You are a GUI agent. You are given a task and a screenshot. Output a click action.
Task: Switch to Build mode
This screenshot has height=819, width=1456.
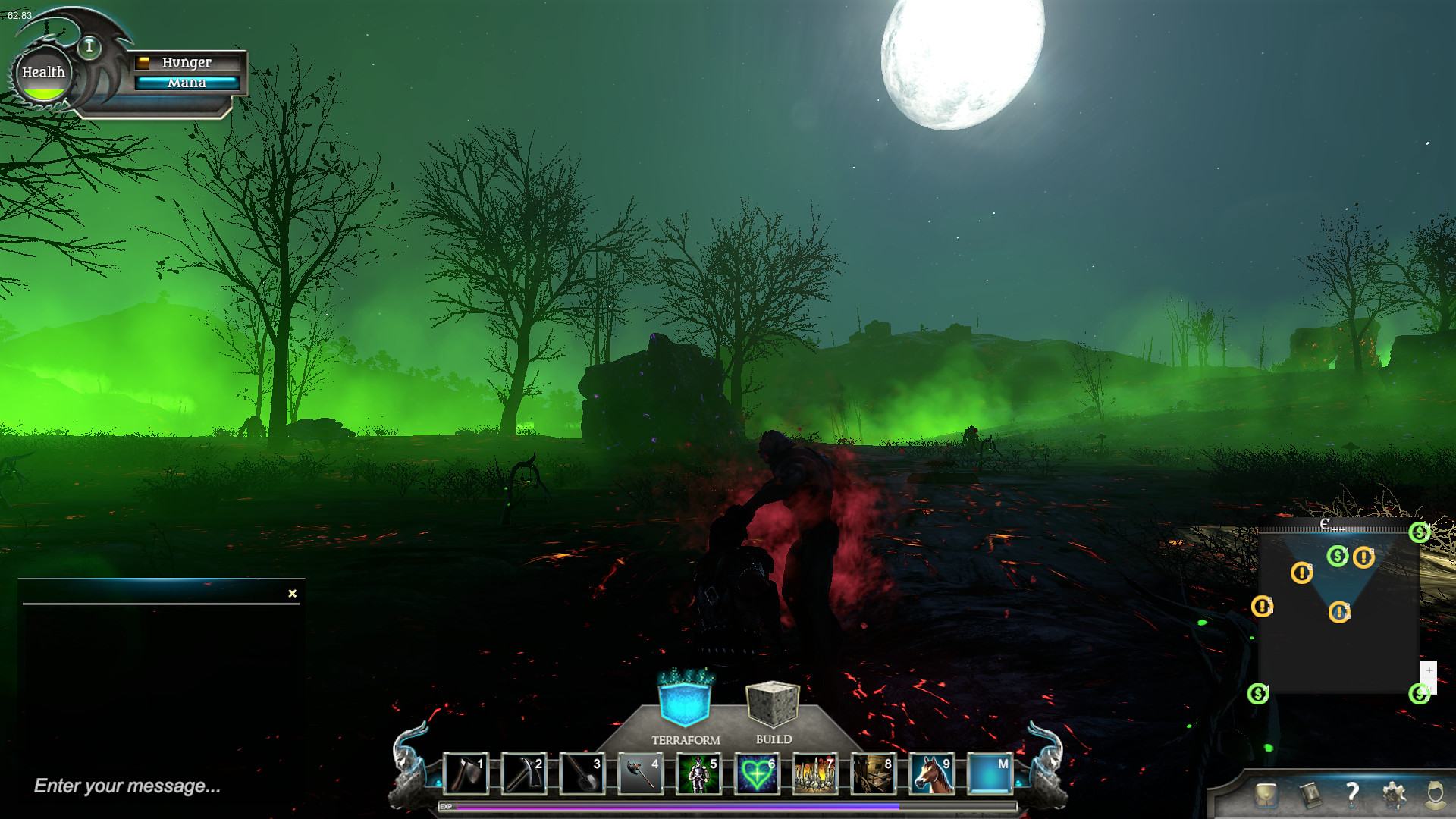click(x=773, y=704)
